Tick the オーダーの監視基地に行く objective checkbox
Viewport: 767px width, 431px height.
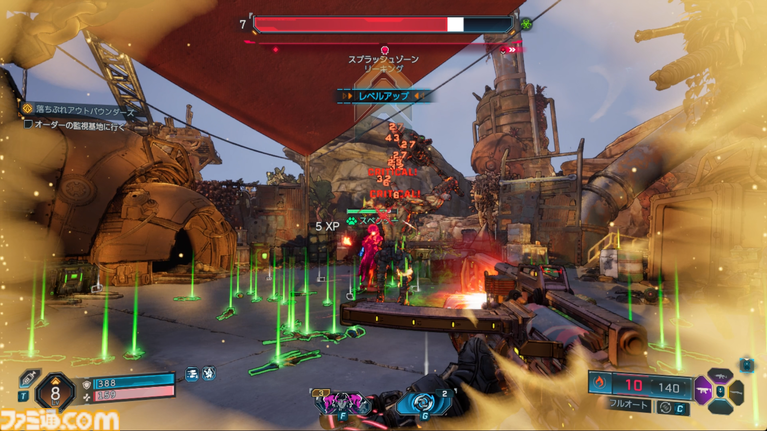pyautogui.click(x=29, y=125)
